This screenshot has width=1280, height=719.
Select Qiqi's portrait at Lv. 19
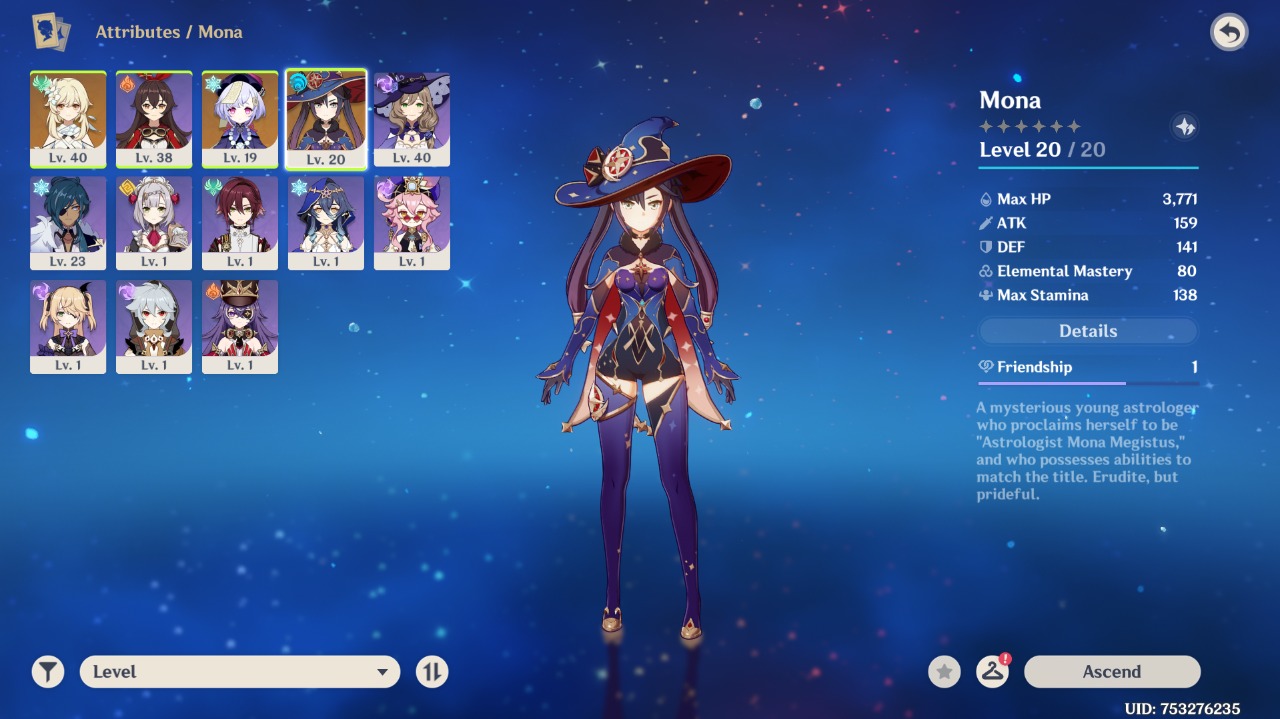[x=240, y=119]
